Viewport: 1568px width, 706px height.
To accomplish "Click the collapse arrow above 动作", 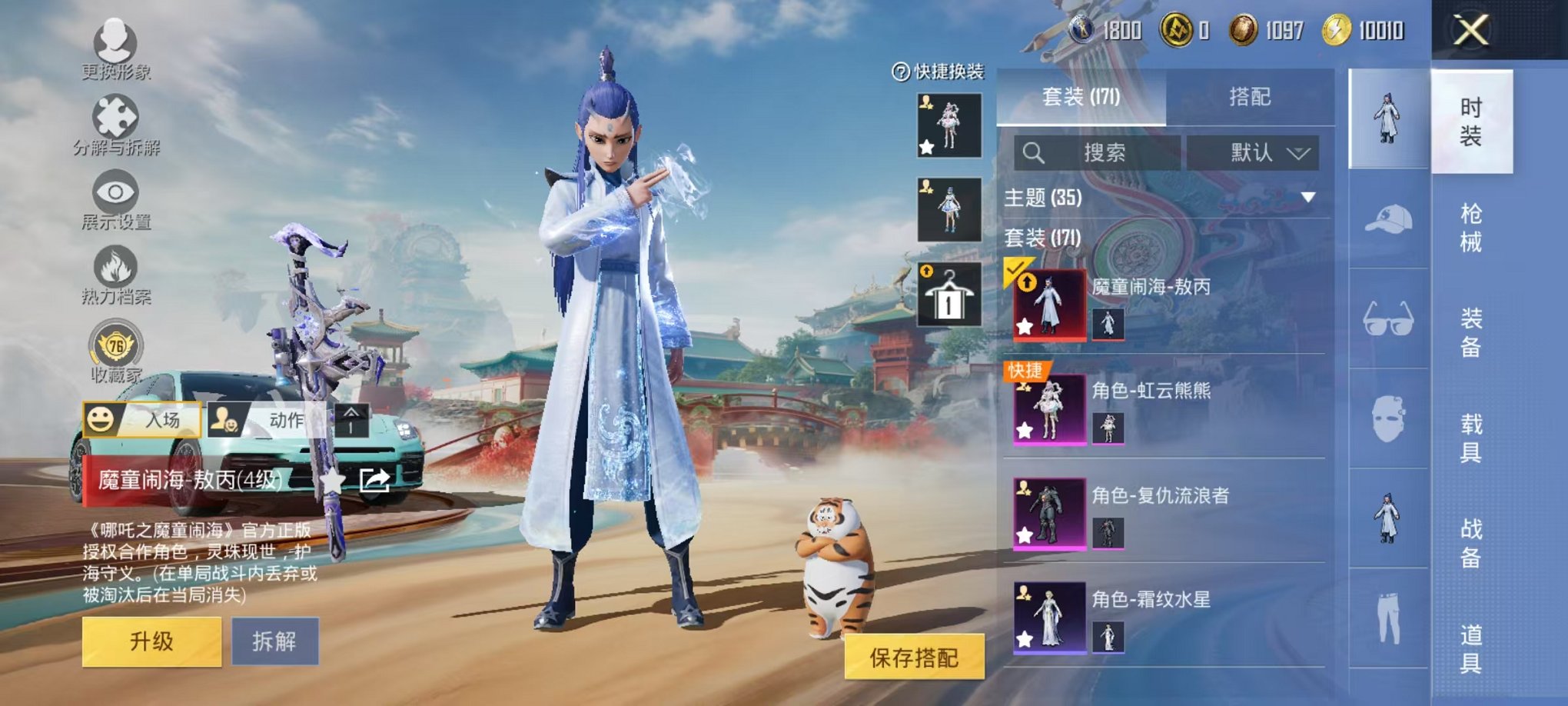I will [350, 421].
